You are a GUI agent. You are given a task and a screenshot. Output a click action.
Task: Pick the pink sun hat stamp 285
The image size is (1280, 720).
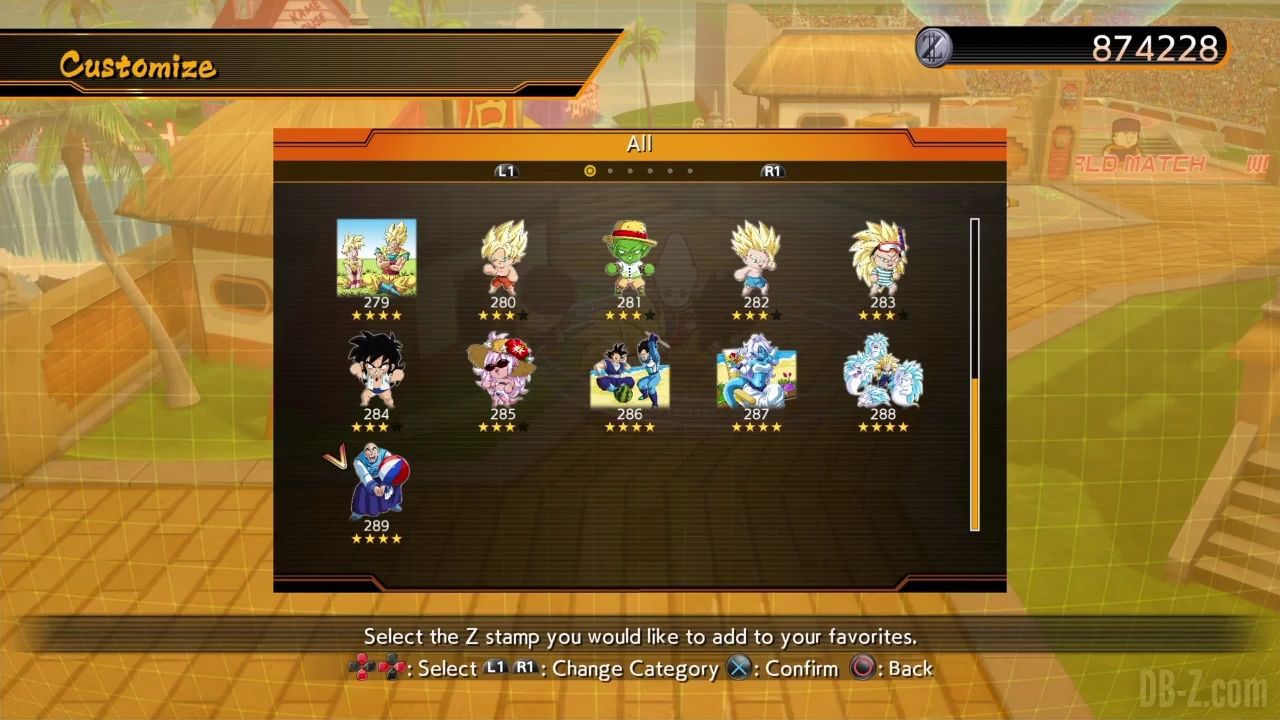[503, 370]
